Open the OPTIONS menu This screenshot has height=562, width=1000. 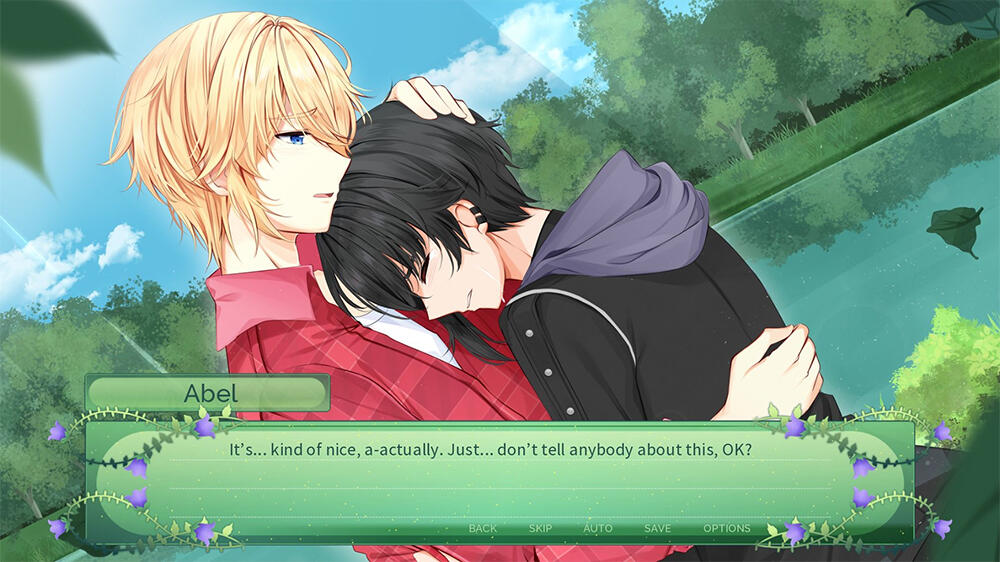pos(726,528)
